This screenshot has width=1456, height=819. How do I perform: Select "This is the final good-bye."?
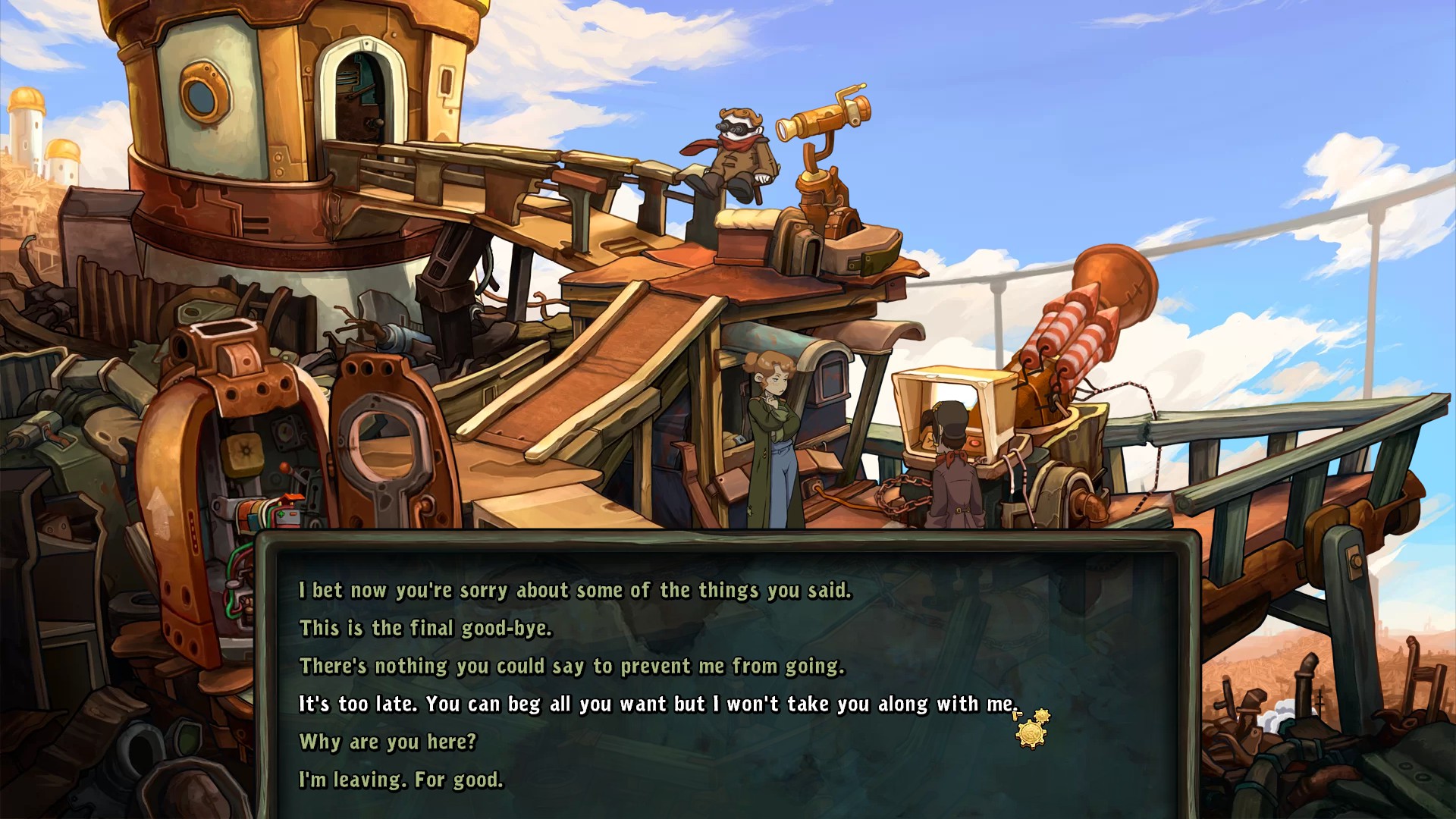425,629
